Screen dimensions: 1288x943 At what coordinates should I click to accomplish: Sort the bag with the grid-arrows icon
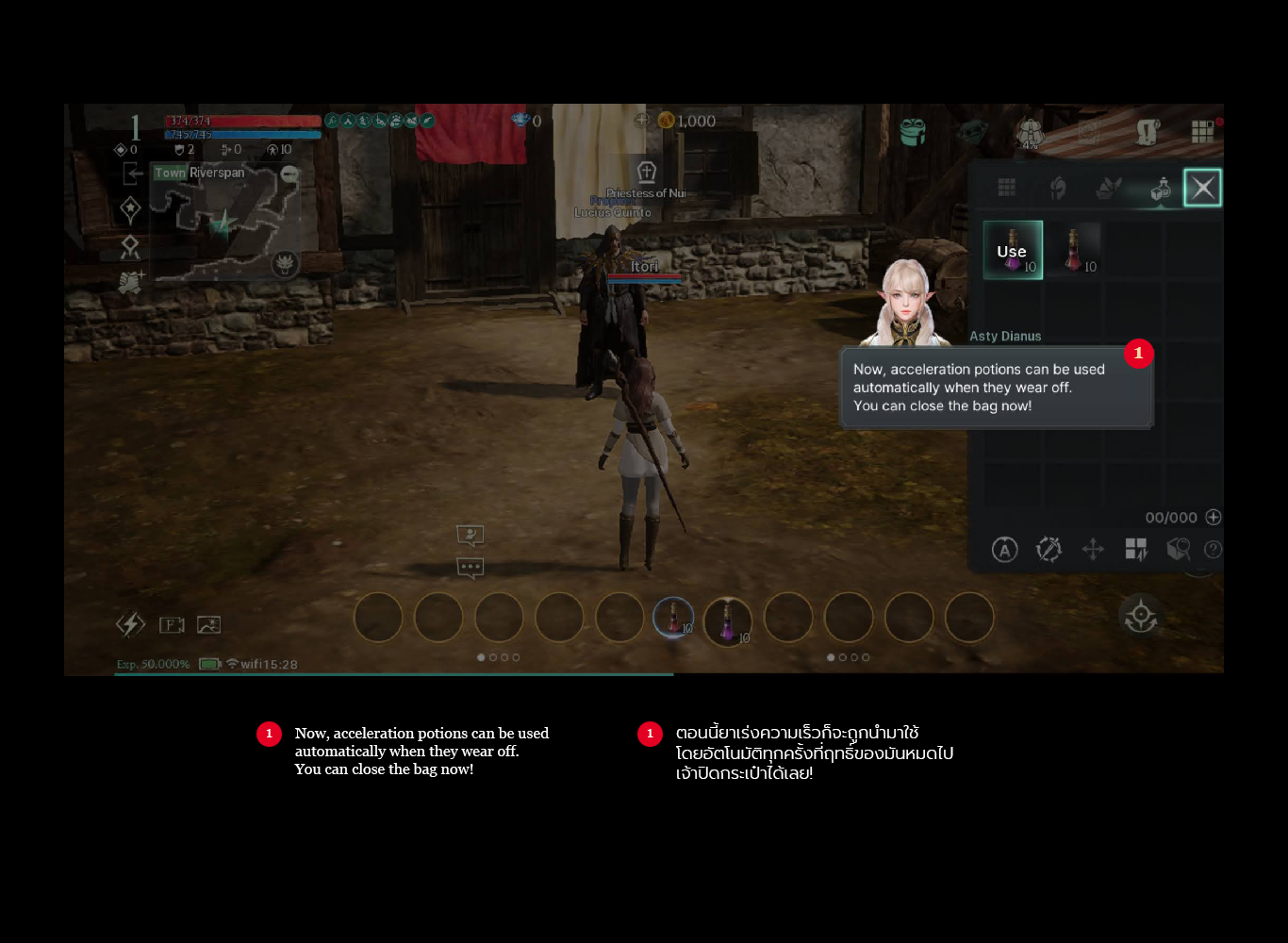coord(1136,550)
